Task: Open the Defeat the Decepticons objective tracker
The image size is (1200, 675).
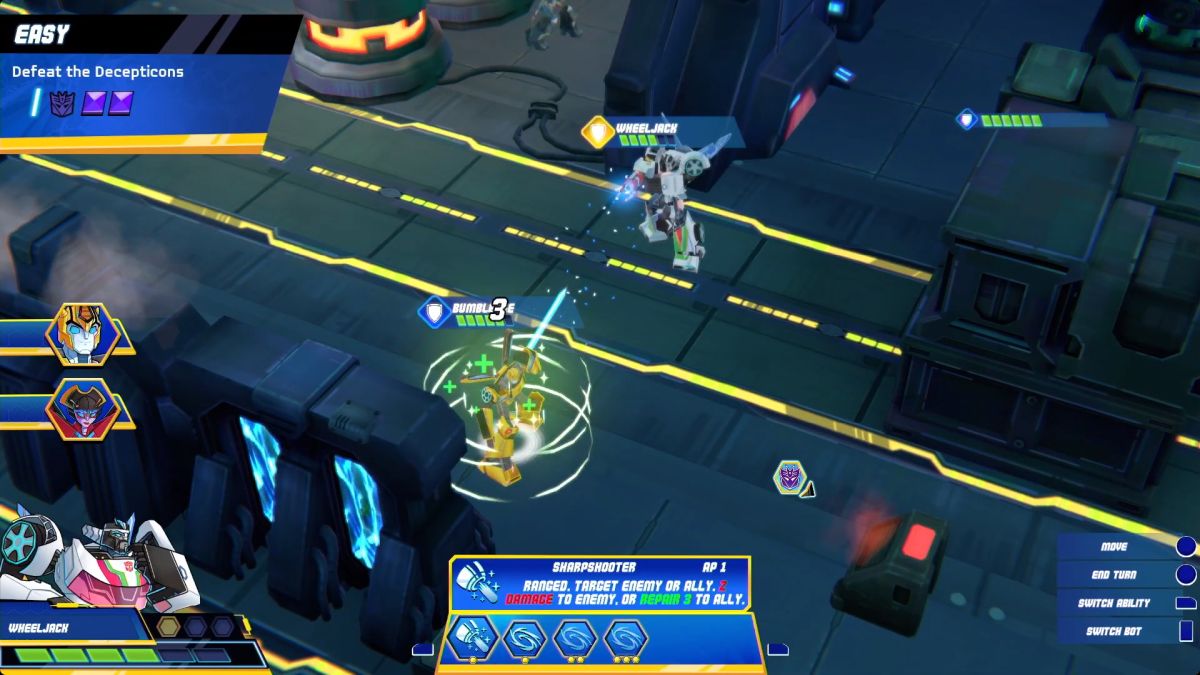Action: 98,72
